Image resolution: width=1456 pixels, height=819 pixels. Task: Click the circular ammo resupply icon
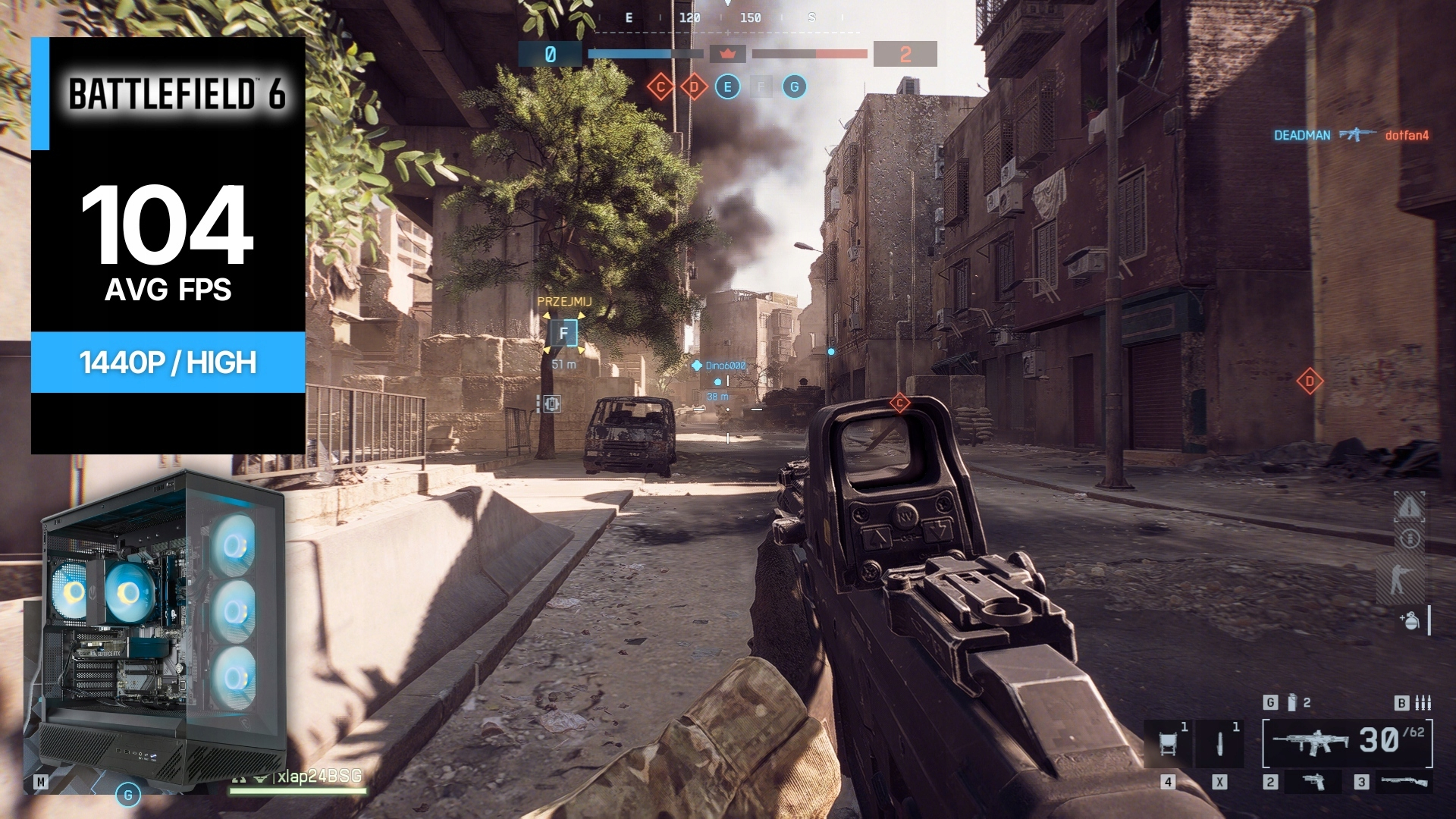[x=1410, y=539]
